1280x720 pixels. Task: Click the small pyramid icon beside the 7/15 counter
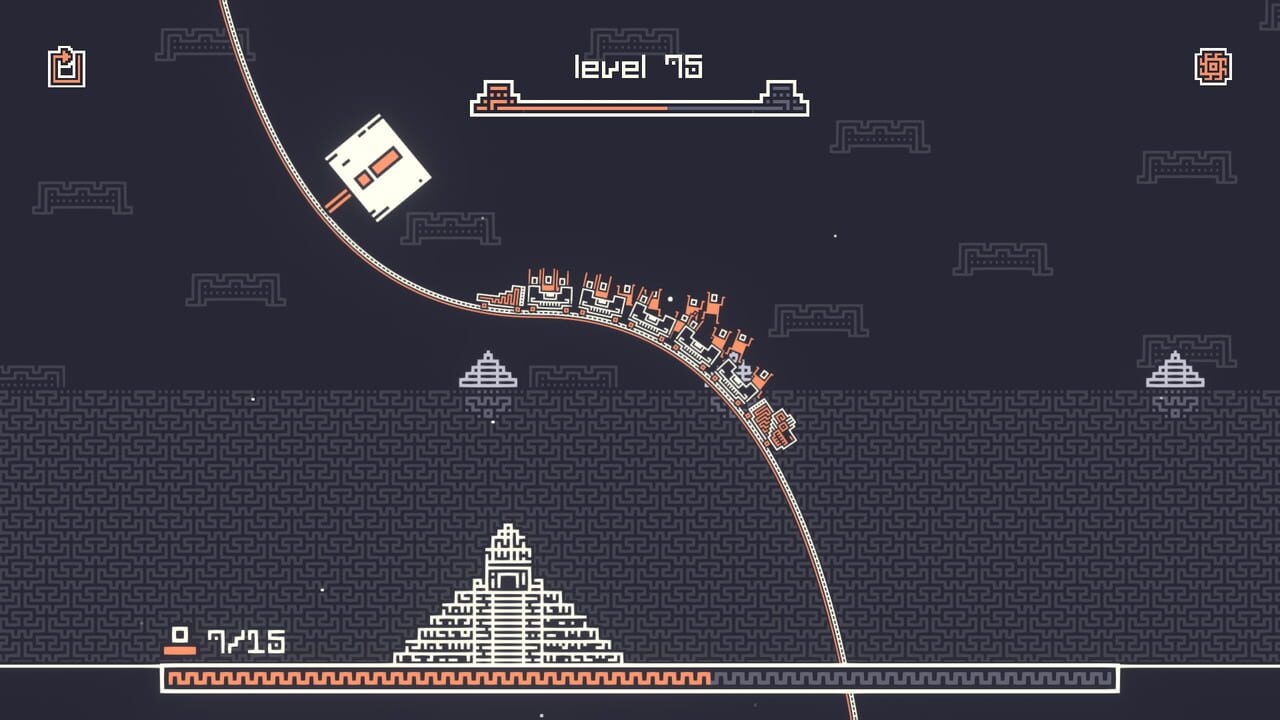(180, 639)
